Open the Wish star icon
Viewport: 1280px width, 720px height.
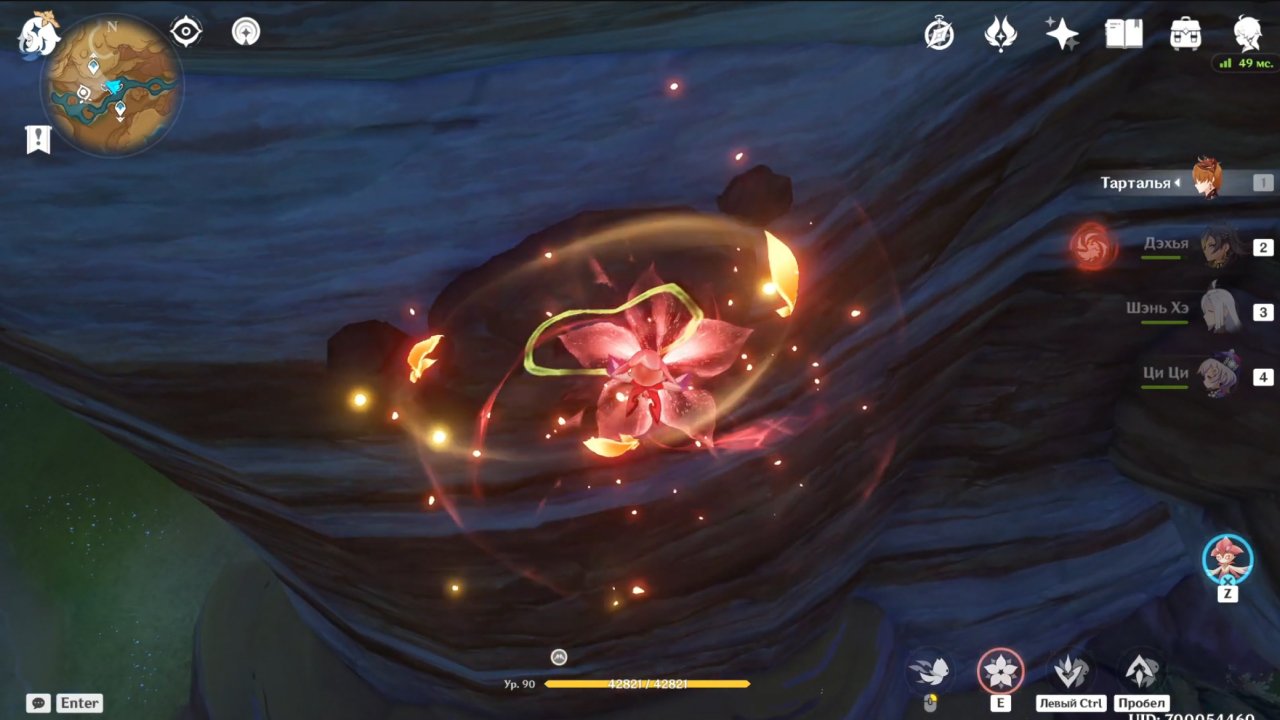1062,34
